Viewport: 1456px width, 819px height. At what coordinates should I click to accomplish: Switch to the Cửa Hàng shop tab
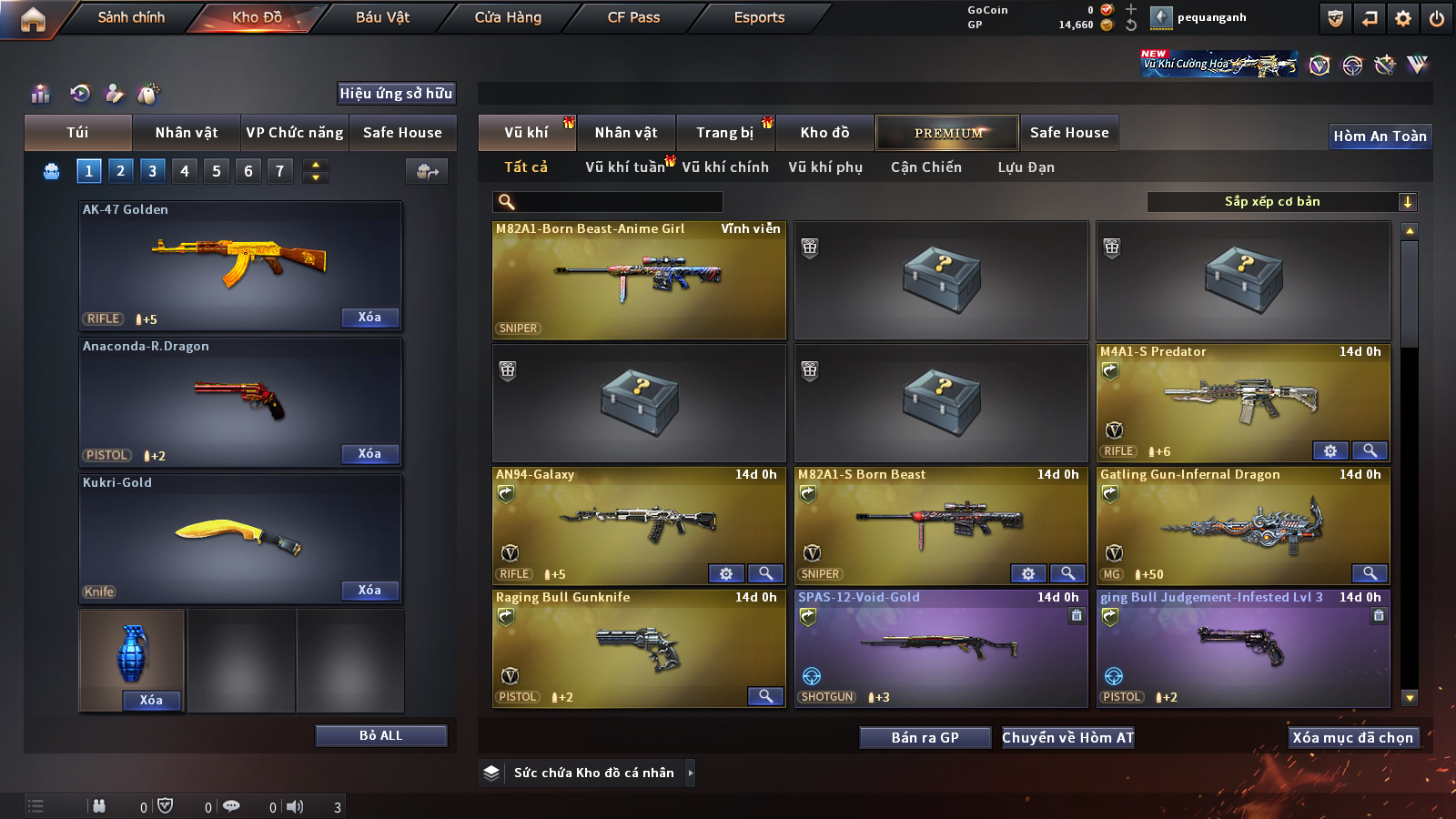508,17
